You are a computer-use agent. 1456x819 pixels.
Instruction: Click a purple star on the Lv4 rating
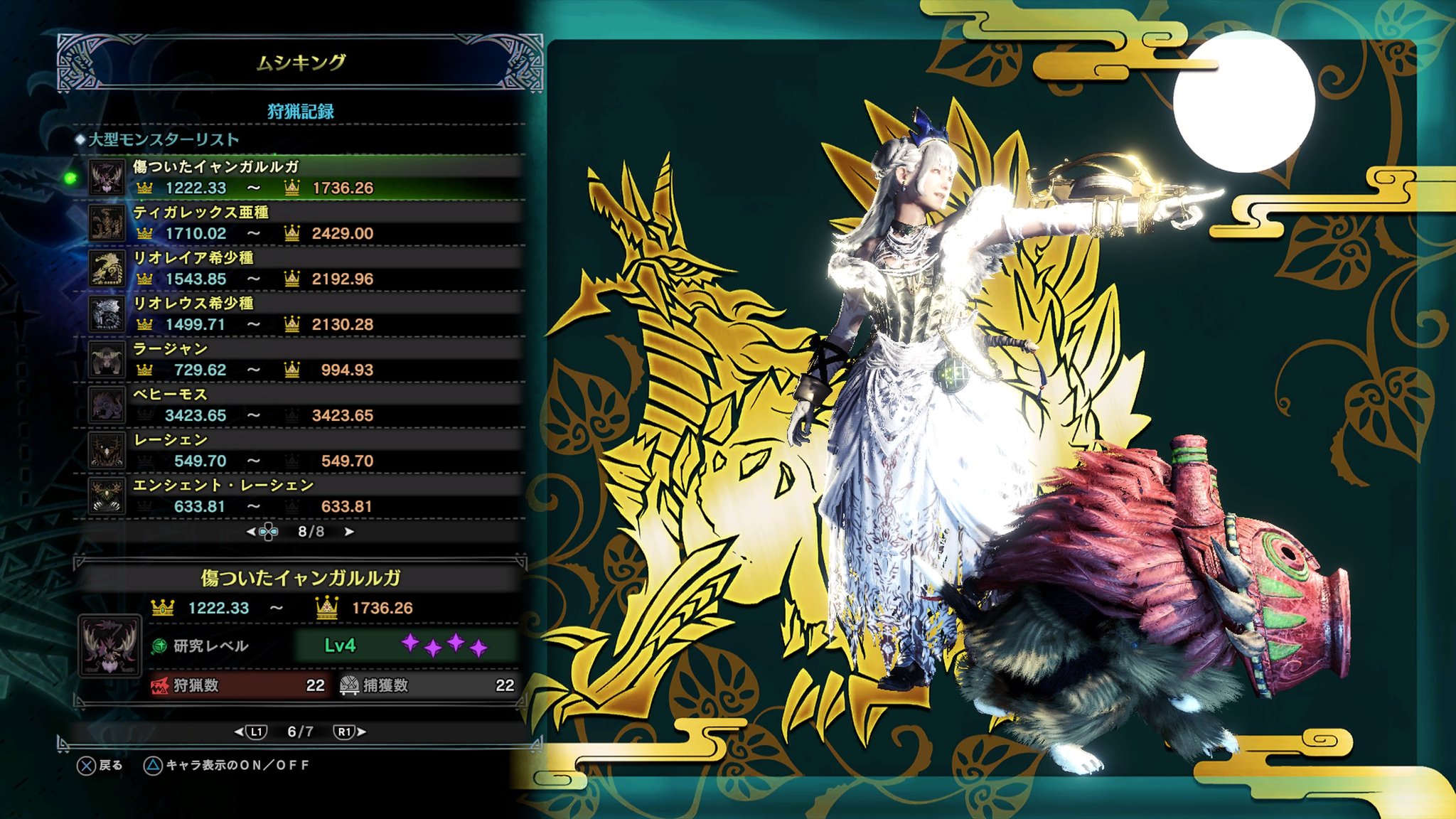pos(411,641)
